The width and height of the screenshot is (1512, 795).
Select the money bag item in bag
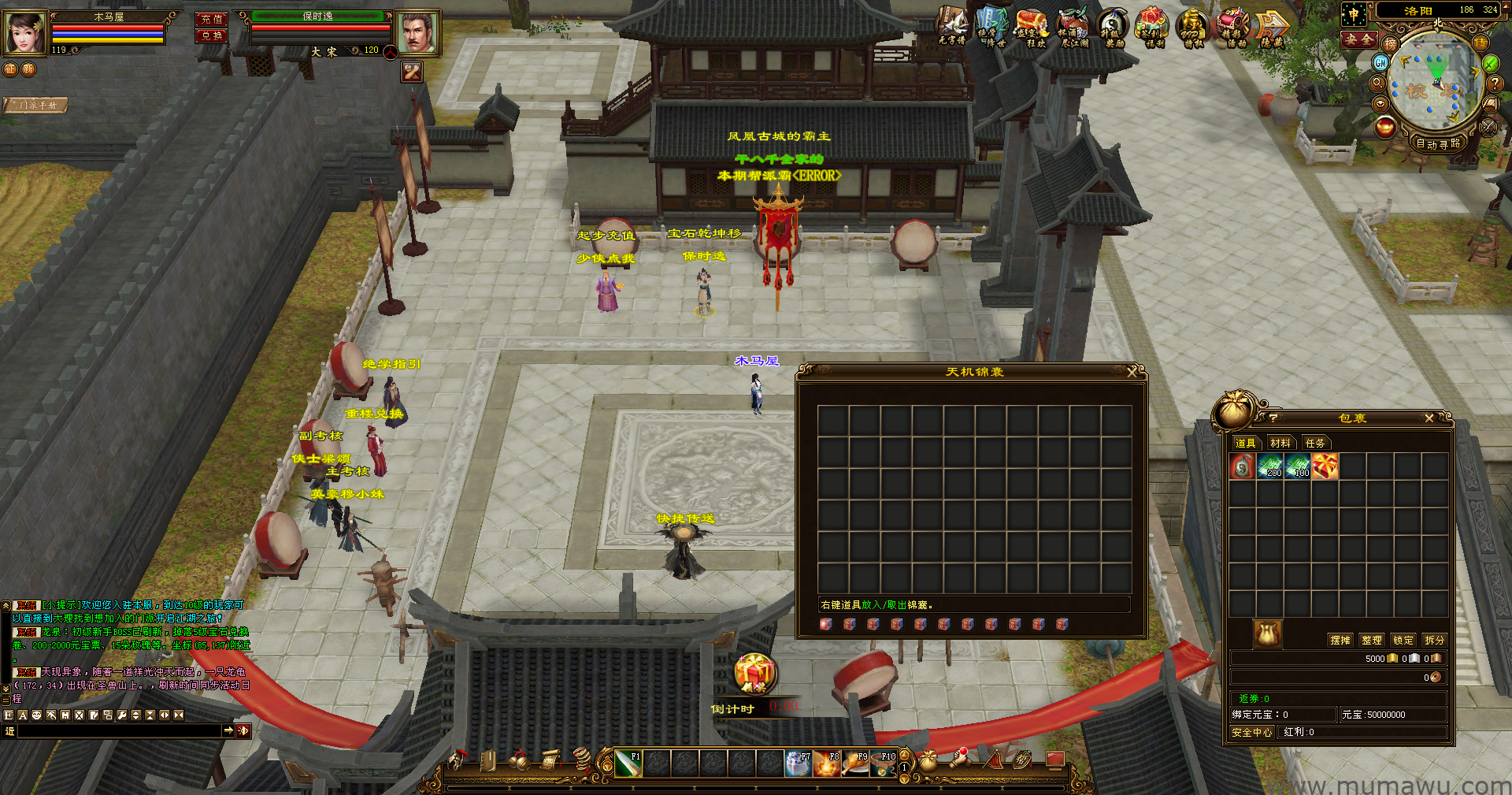1242,466
